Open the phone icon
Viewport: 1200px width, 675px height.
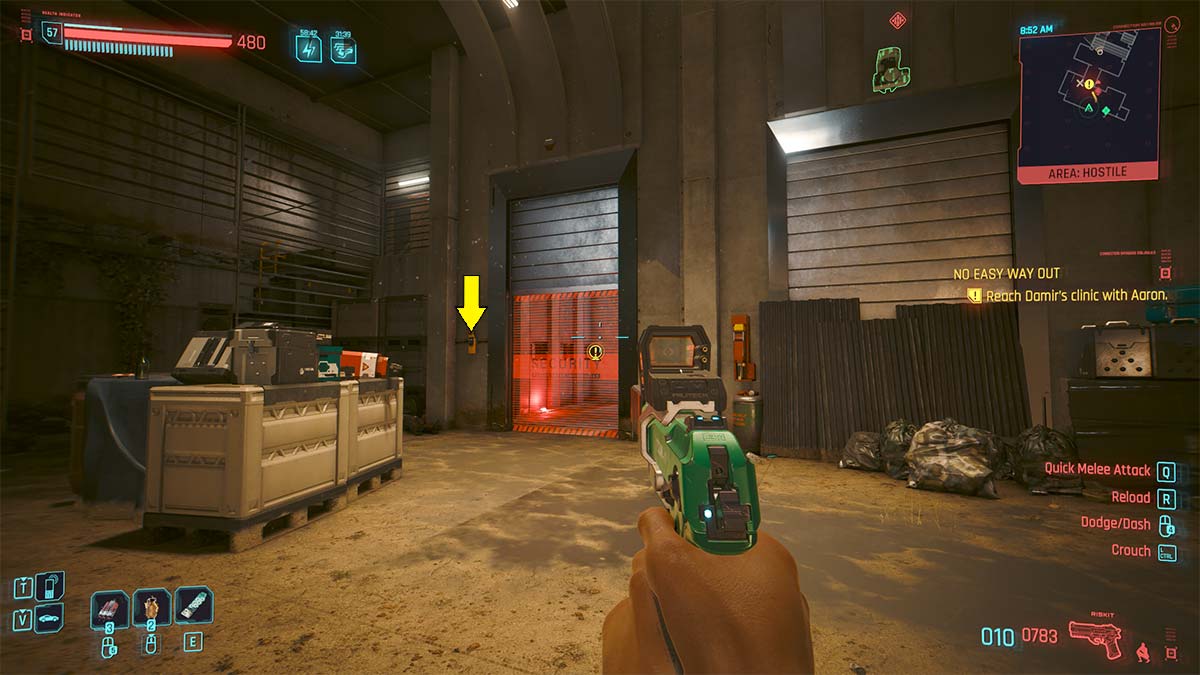[50, 585]
